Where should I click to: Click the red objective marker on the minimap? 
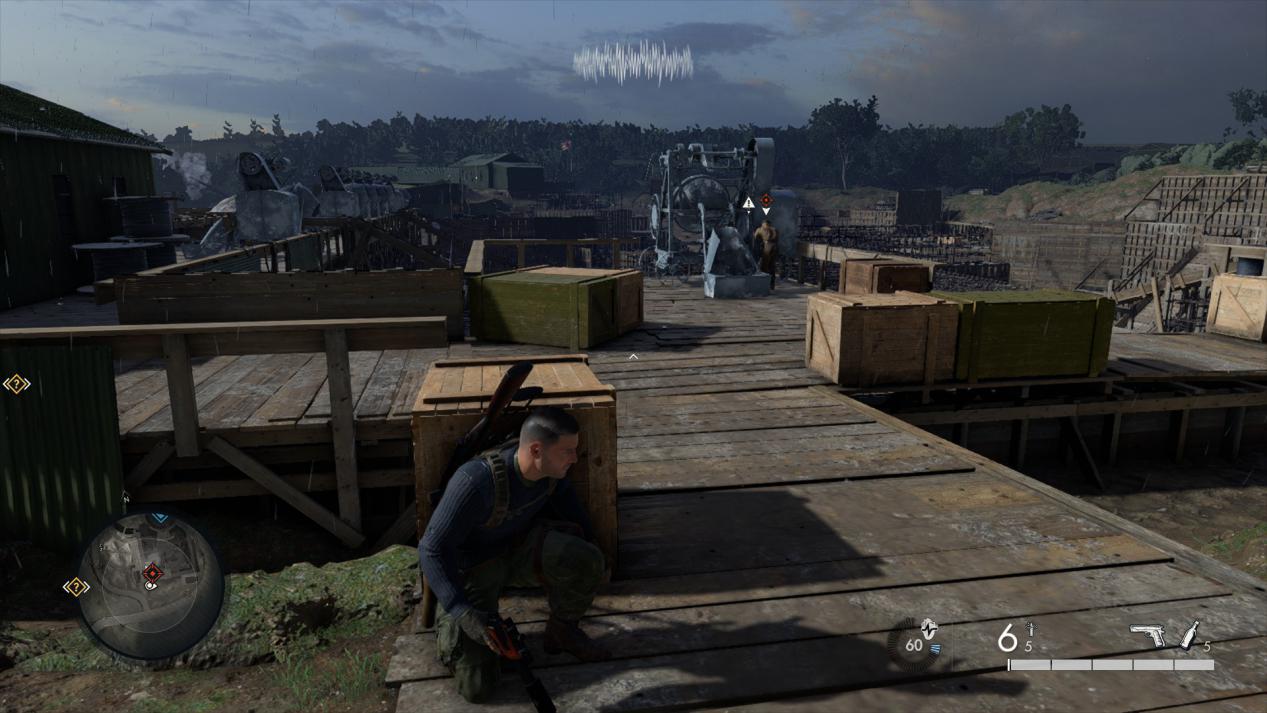coord(152,573)
